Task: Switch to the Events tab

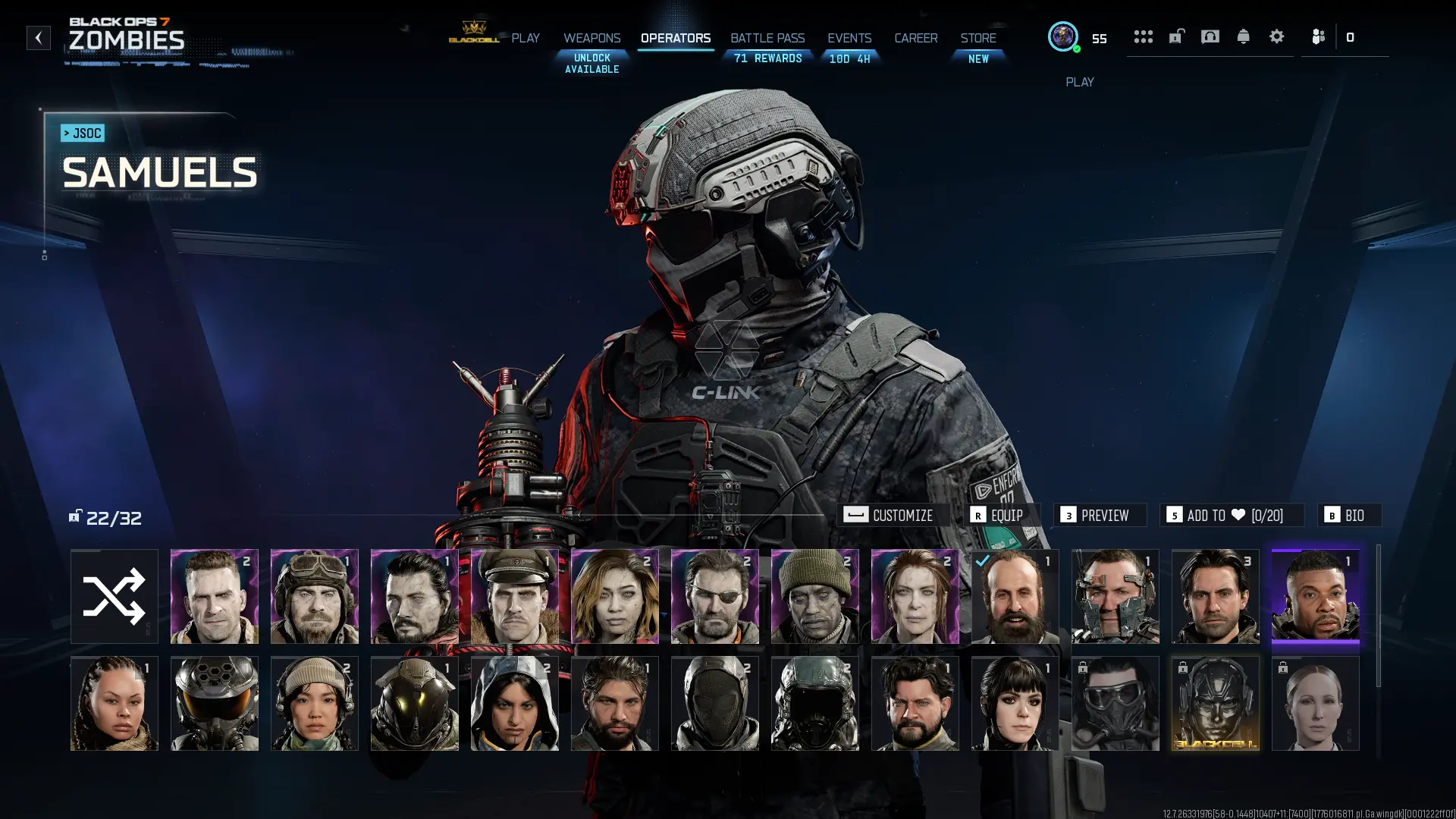Action: pos(849,38)
